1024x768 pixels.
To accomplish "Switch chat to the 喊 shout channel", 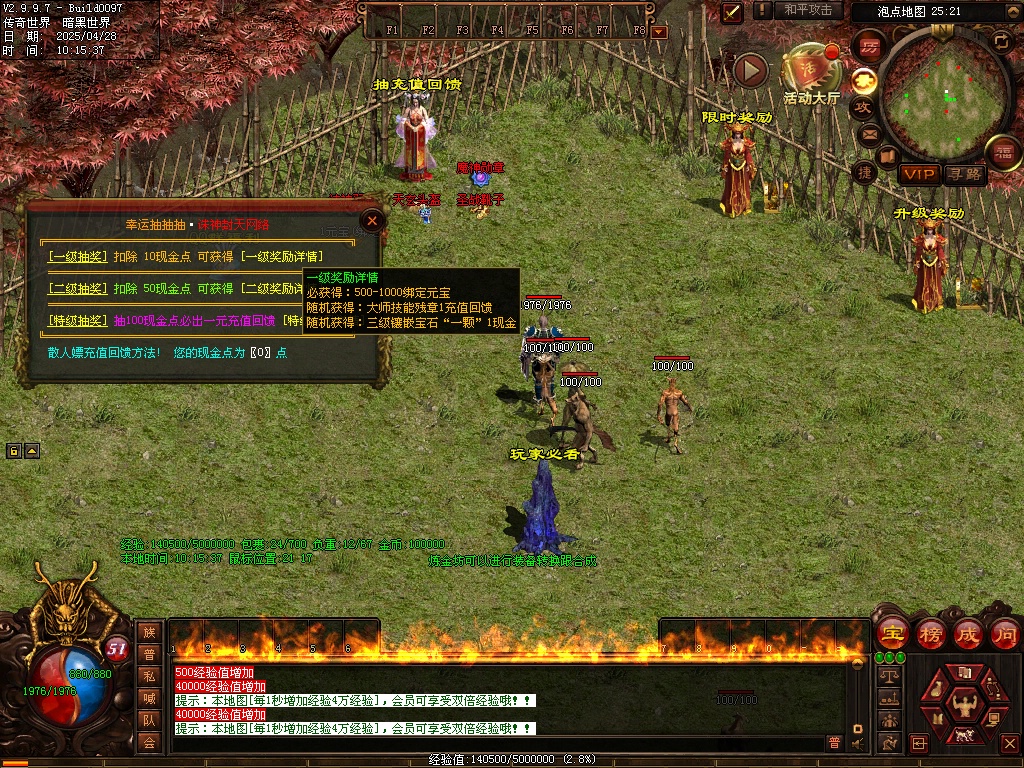I will 149,697.
